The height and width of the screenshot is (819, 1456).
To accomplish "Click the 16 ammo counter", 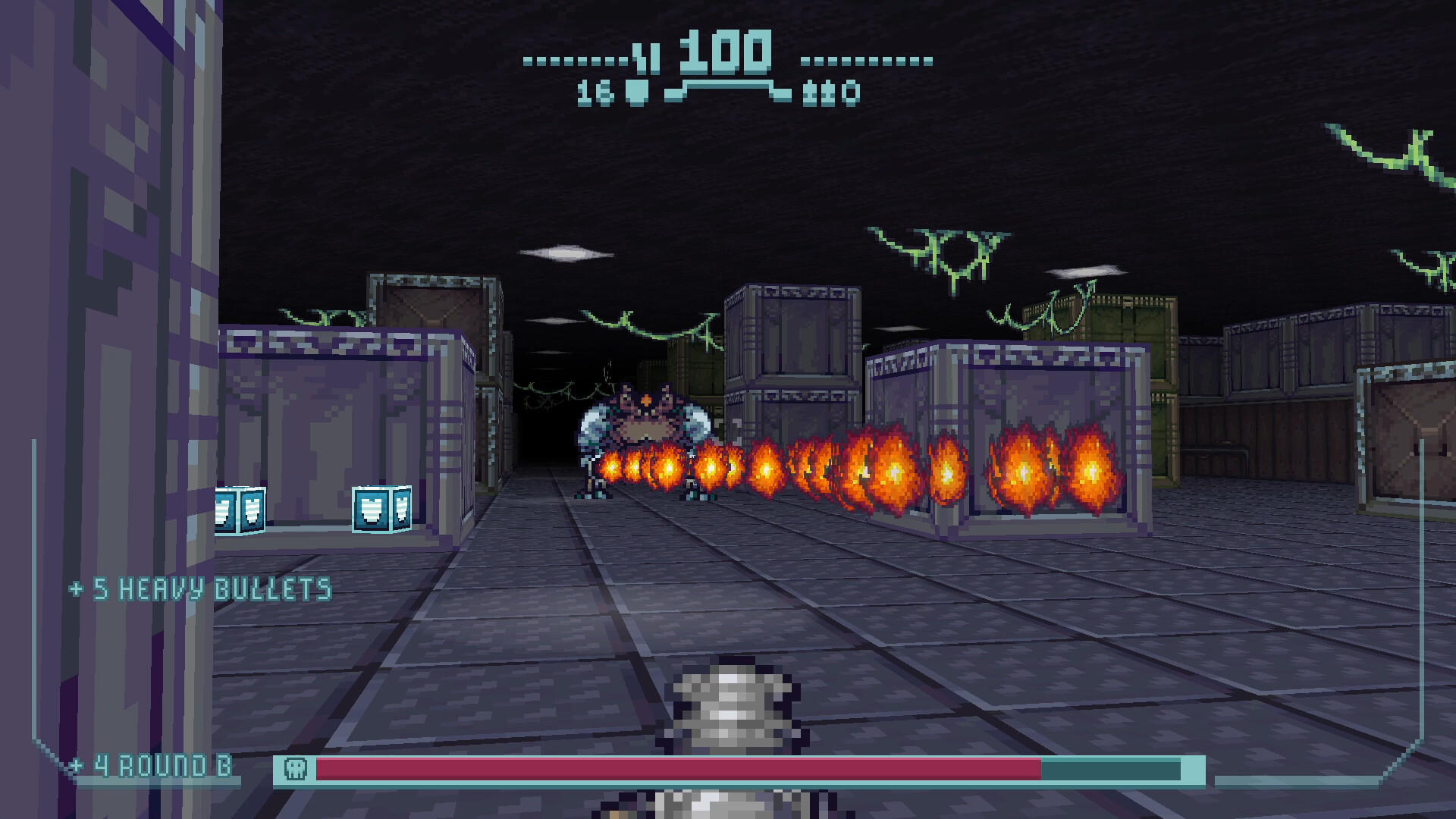I will [x=594, y=93].
